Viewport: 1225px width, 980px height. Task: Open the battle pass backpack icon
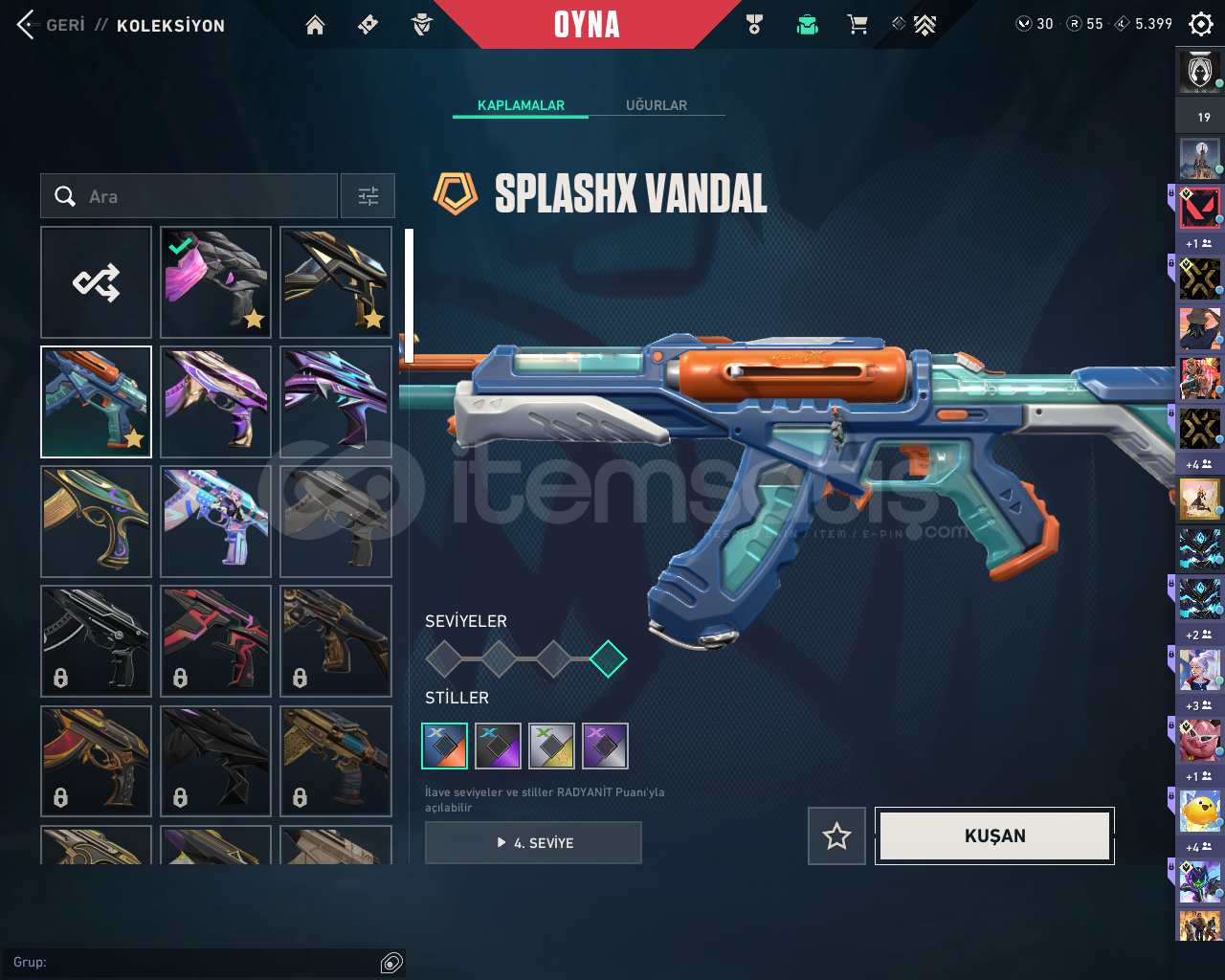[807, 25]
